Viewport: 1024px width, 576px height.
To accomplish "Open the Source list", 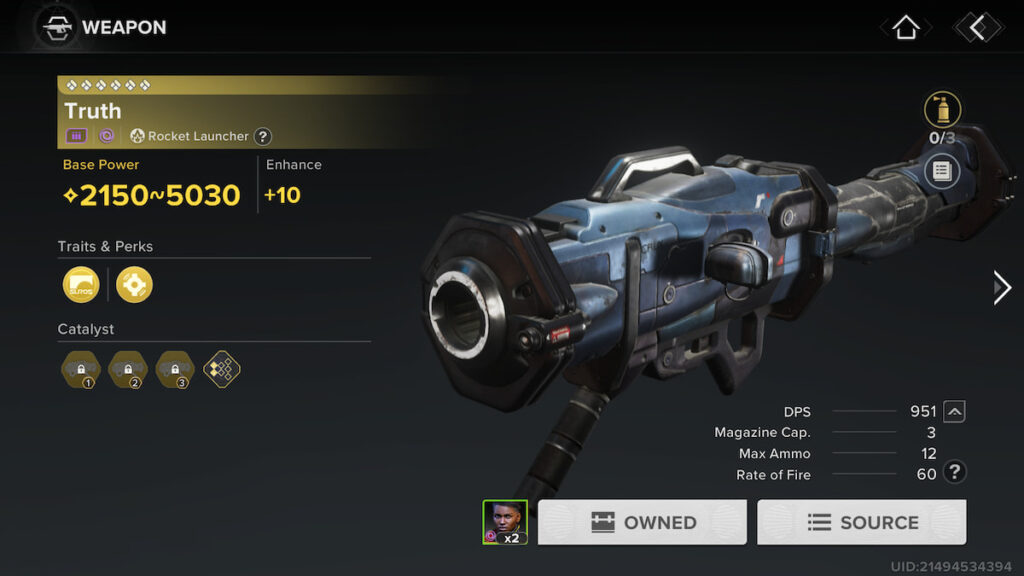I will pyautogui.click(x=861, y=522).
